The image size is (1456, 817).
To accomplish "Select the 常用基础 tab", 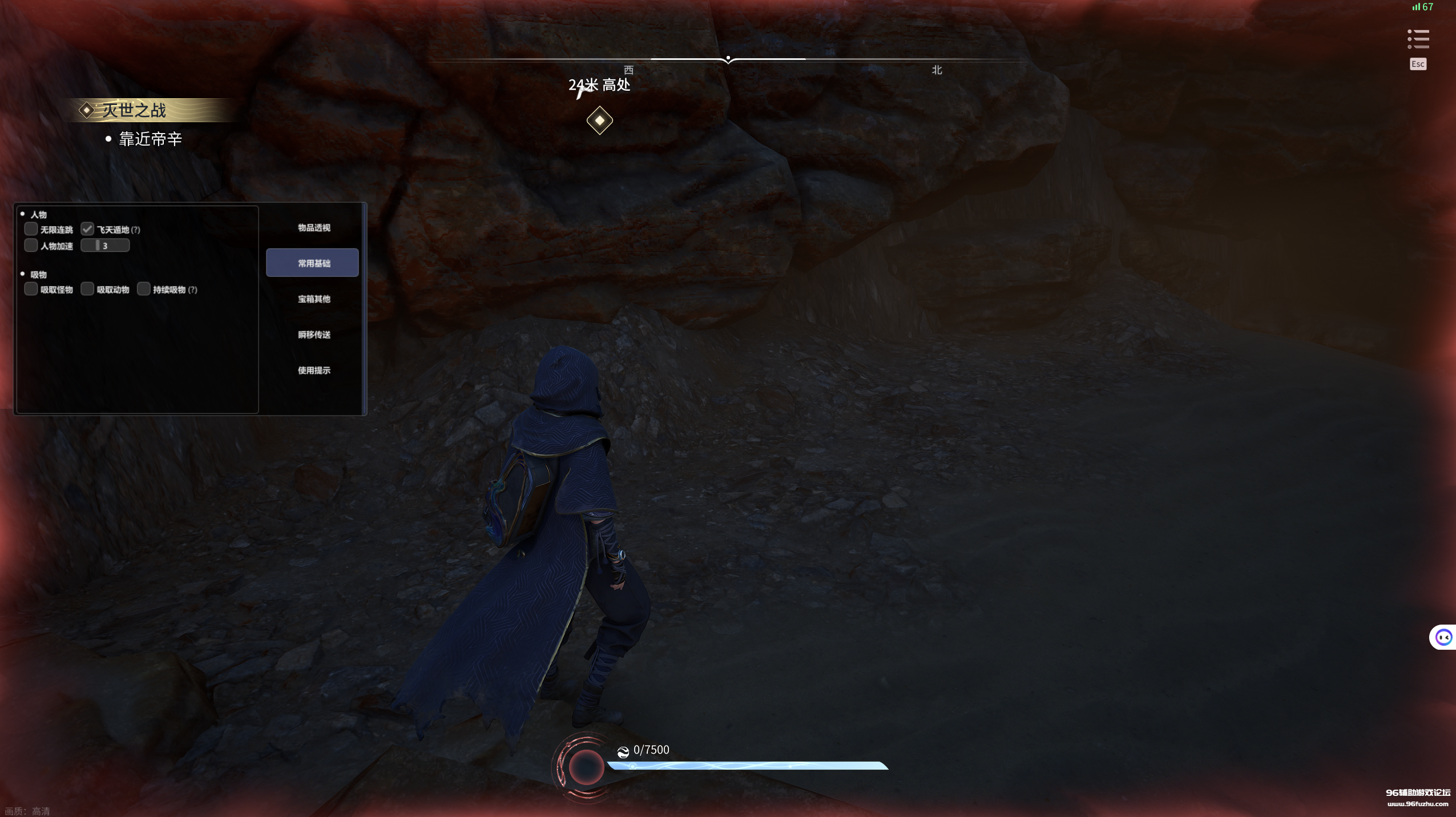I will [x=312, y=263].
